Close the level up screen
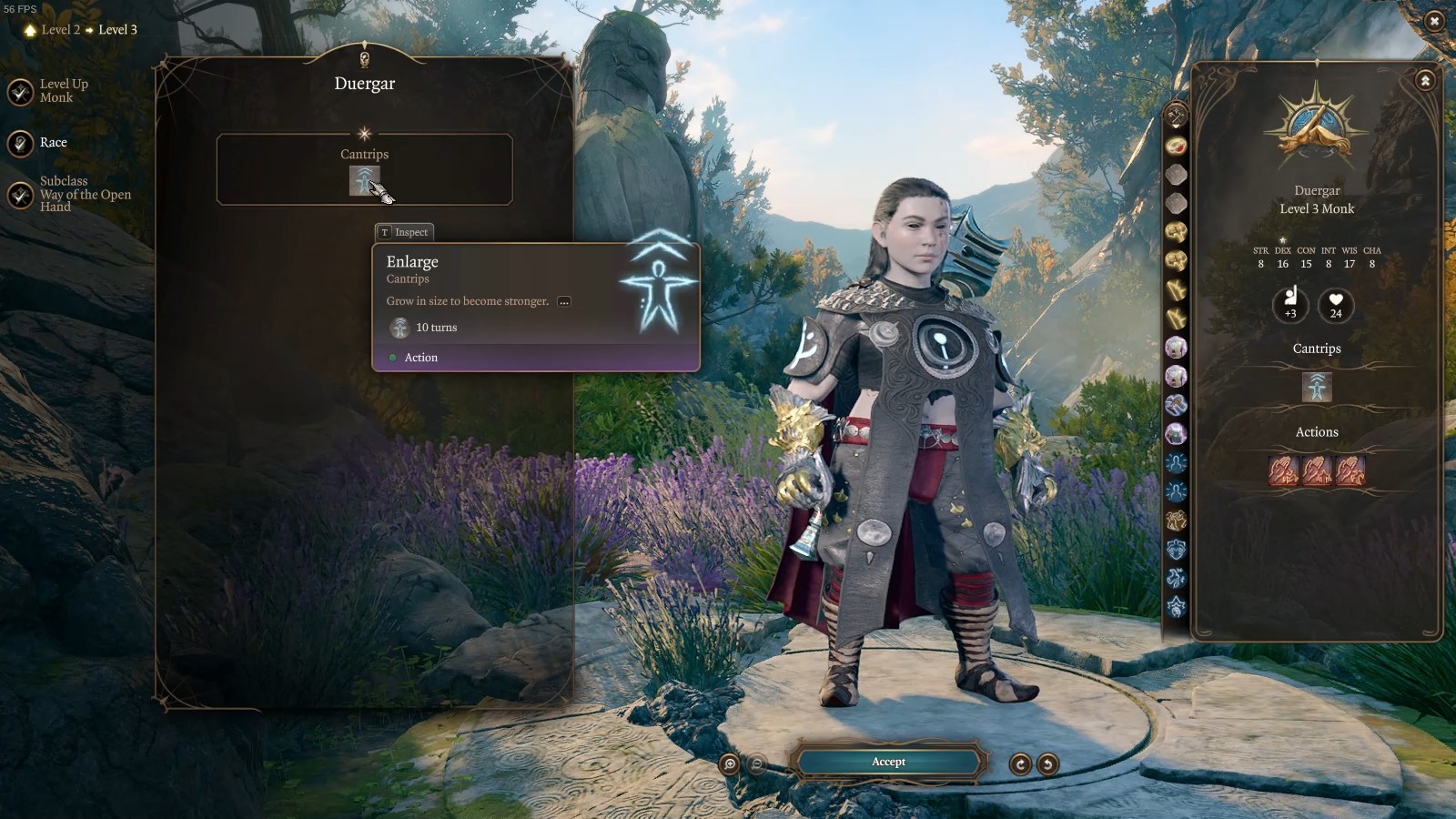The image size is (1456, 819). pos(1434,20)
